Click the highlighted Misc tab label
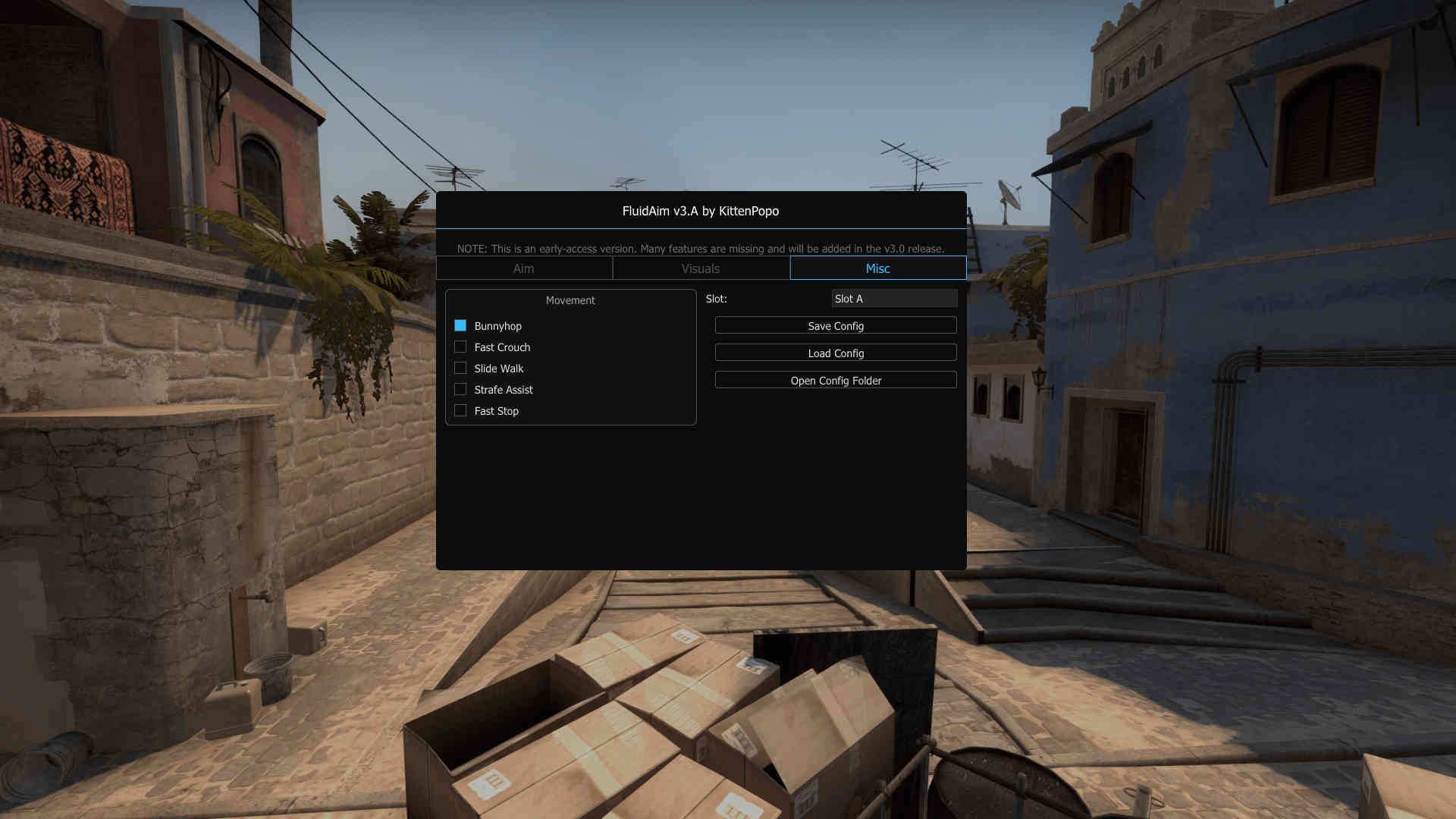 [877, 268]
